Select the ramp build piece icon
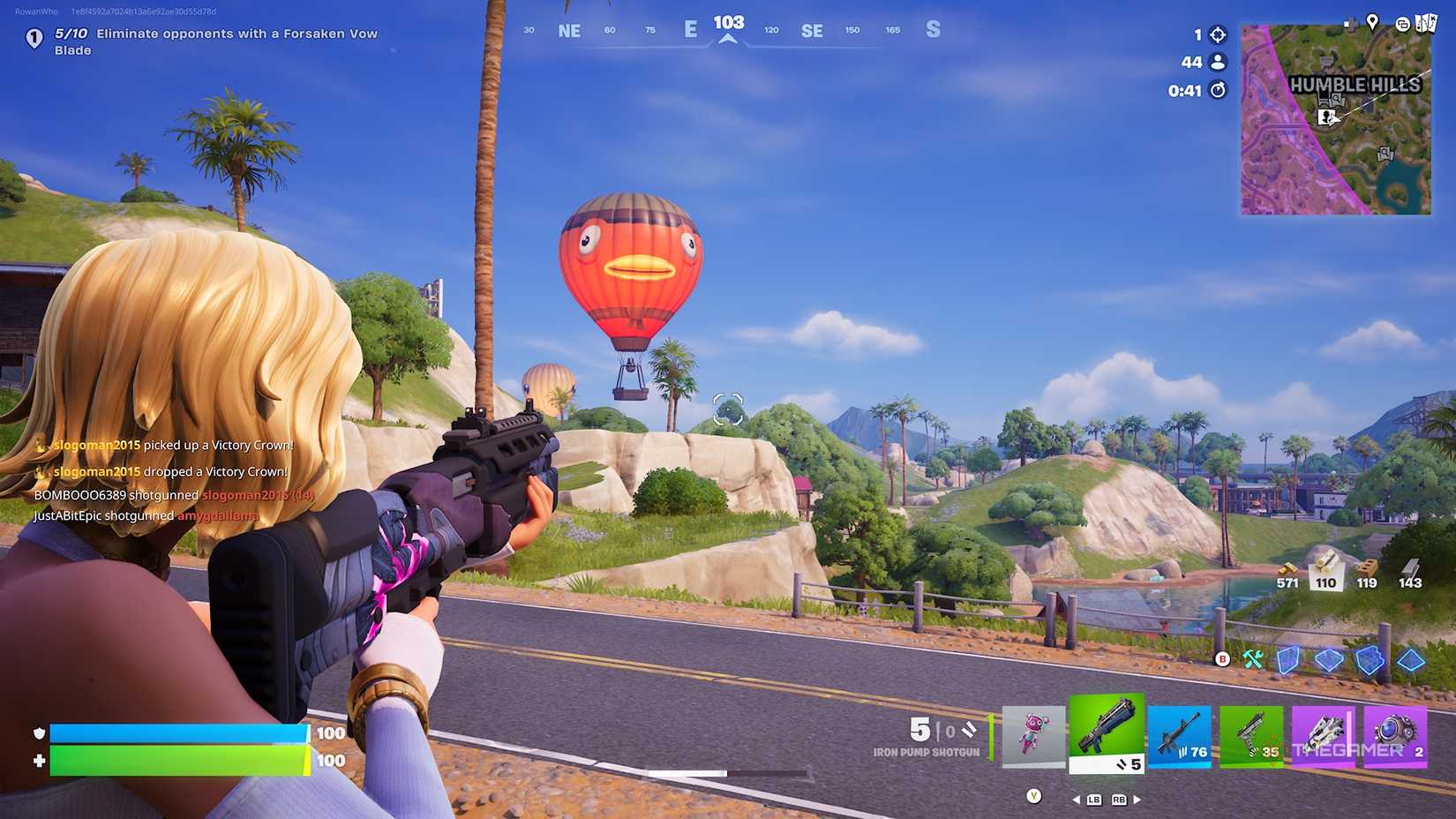The width and height of the screenshot is (1456, 819). [x=1370, y=659]
